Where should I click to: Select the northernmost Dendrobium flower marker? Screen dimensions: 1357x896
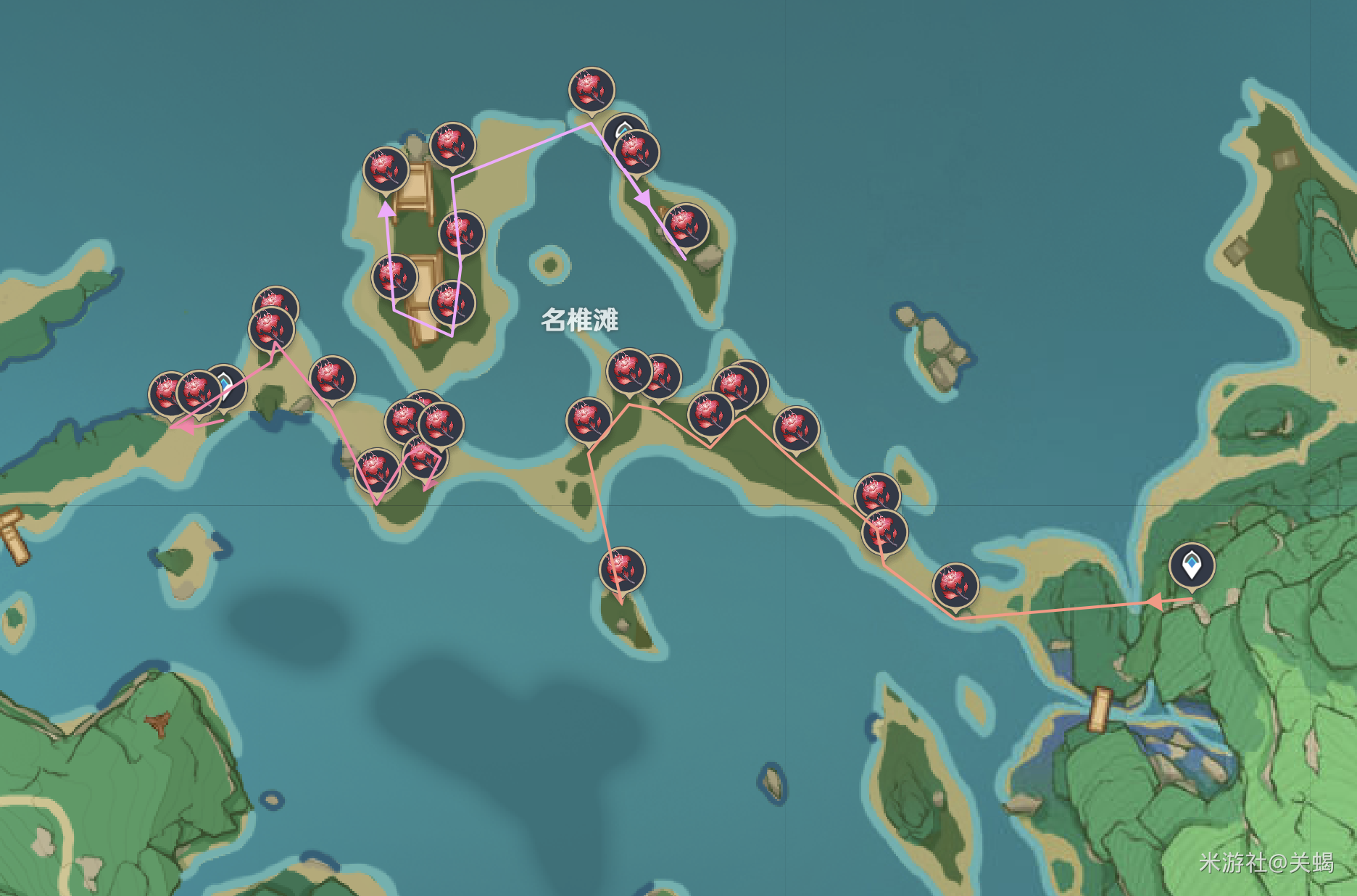pyautogui.click(x=592, y=89)
